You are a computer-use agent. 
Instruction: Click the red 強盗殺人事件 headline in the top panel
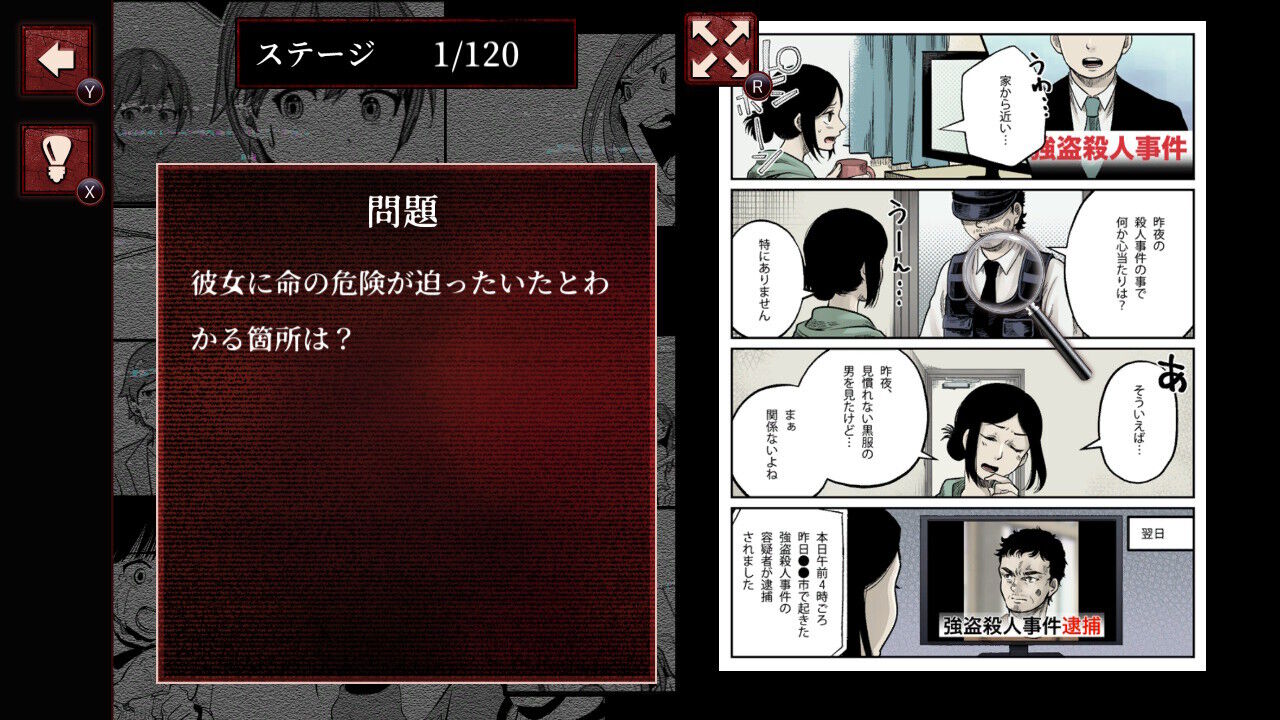(1110, 148)
